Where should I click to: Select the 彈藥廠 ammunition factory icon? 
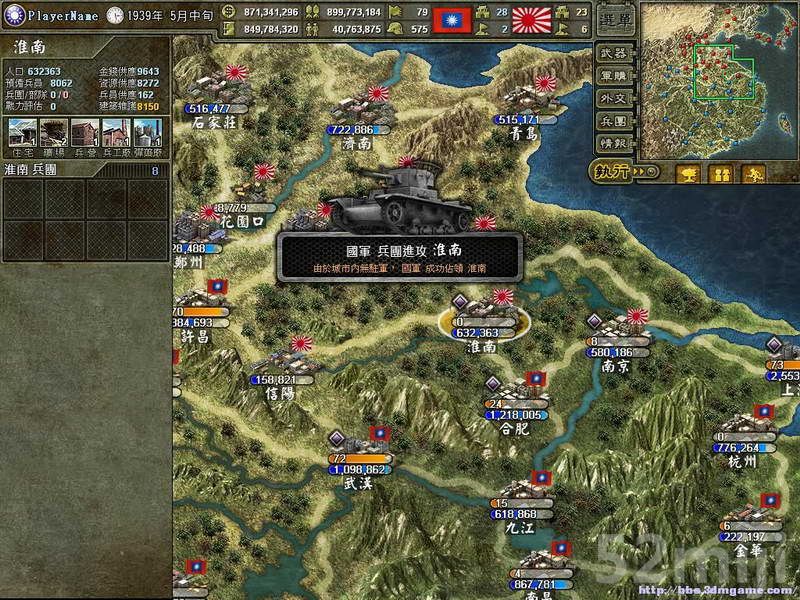pyautogui.click(x=147, y=132)
